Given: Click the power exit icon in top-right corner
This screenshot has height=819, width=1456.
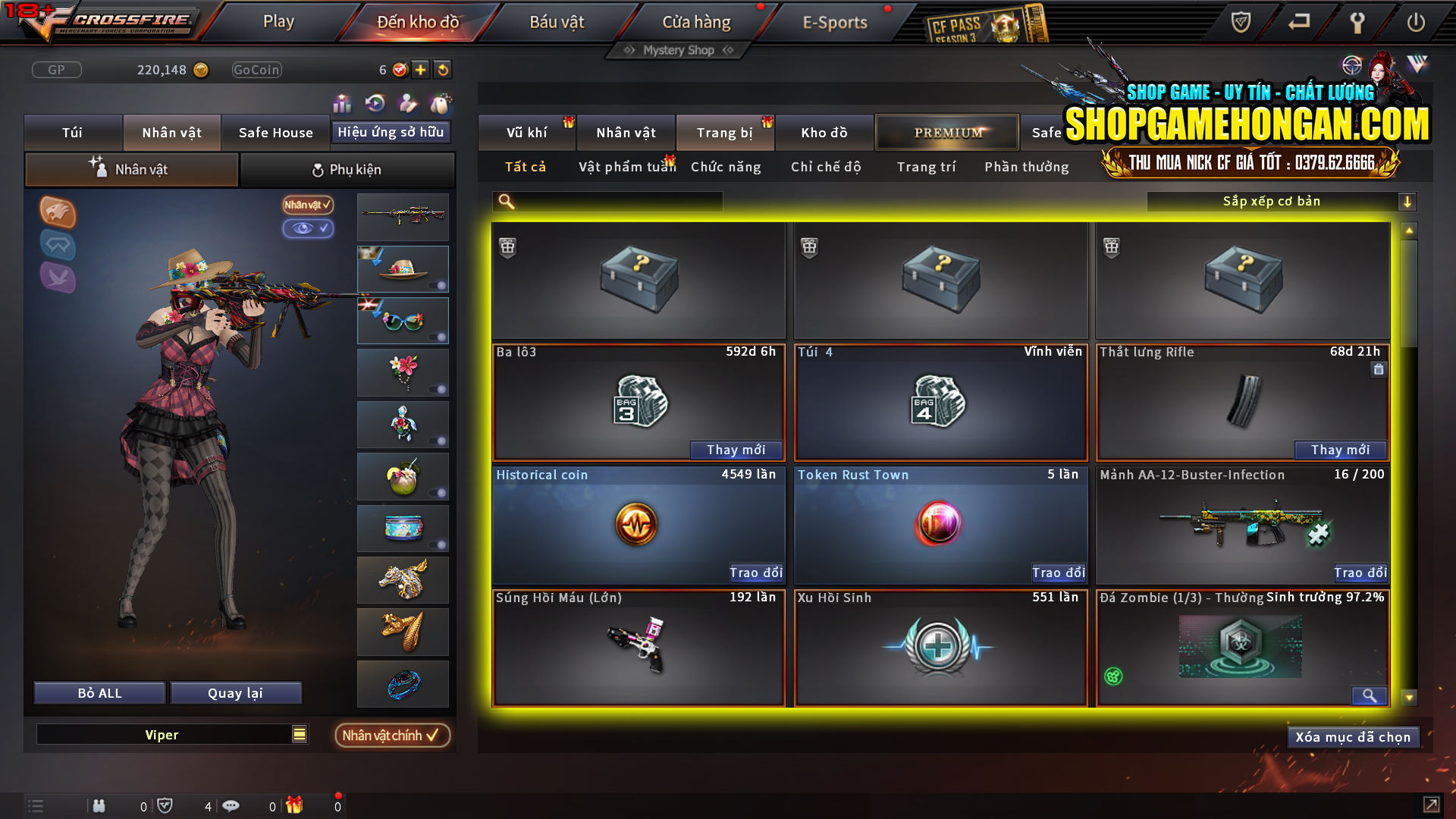Looking at the screenshot, I should 1417,23.
